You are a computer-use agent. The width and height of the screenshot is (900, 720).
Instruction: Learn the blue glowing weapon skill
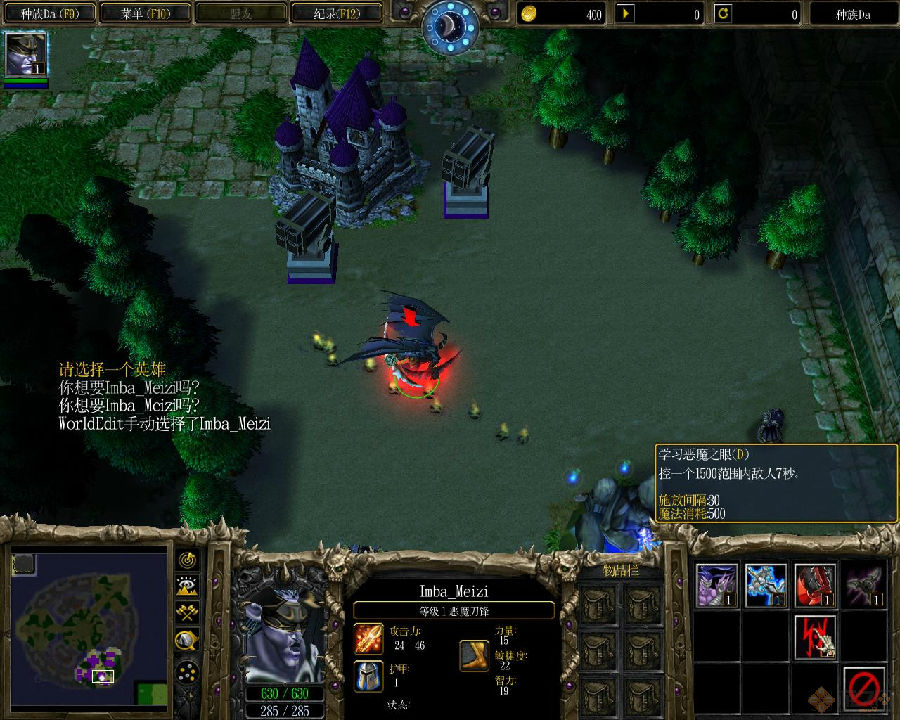[x=765, y=586]
